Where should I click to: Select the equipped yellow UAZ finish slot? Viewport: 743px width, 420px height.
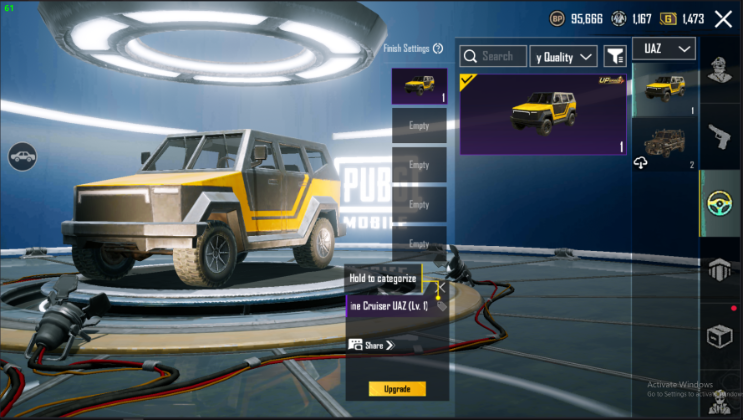tap(419, 86)
